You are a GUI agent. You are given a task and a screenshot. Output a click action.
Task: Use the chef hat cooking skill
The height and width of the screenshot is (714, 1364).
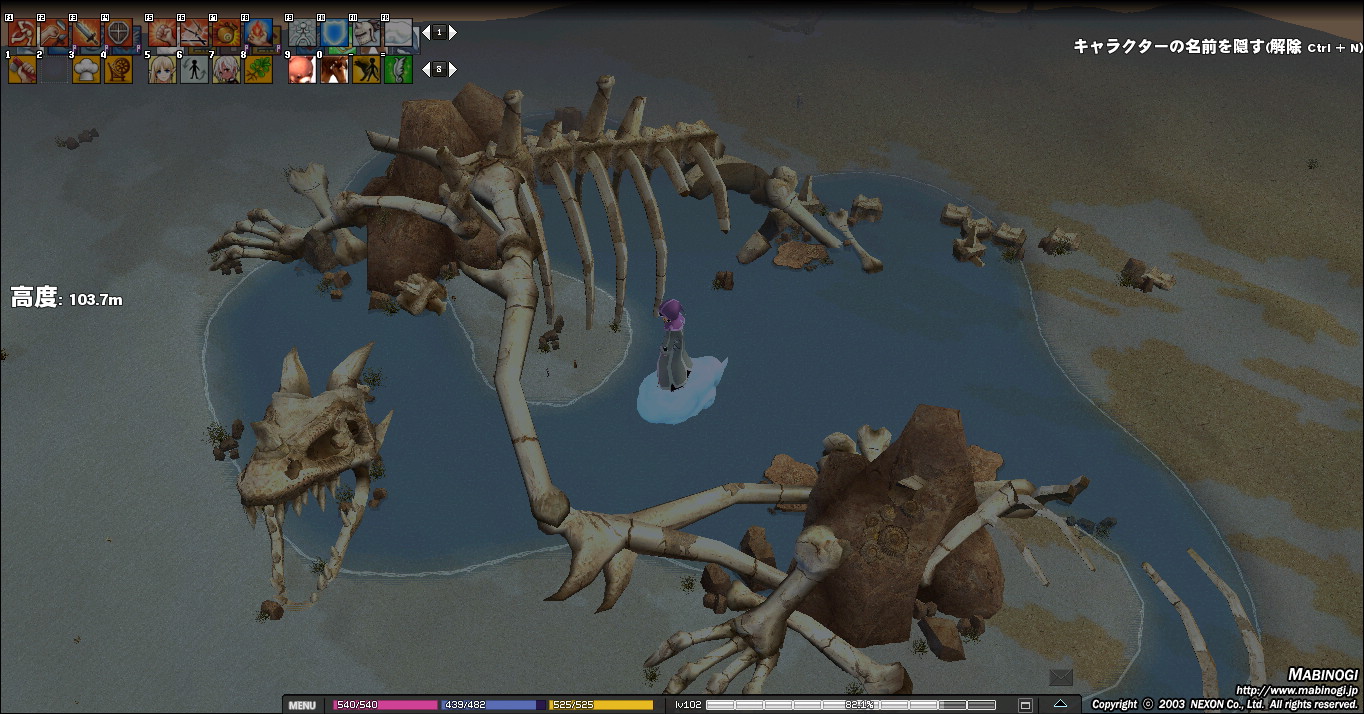[x=86, y=69]
